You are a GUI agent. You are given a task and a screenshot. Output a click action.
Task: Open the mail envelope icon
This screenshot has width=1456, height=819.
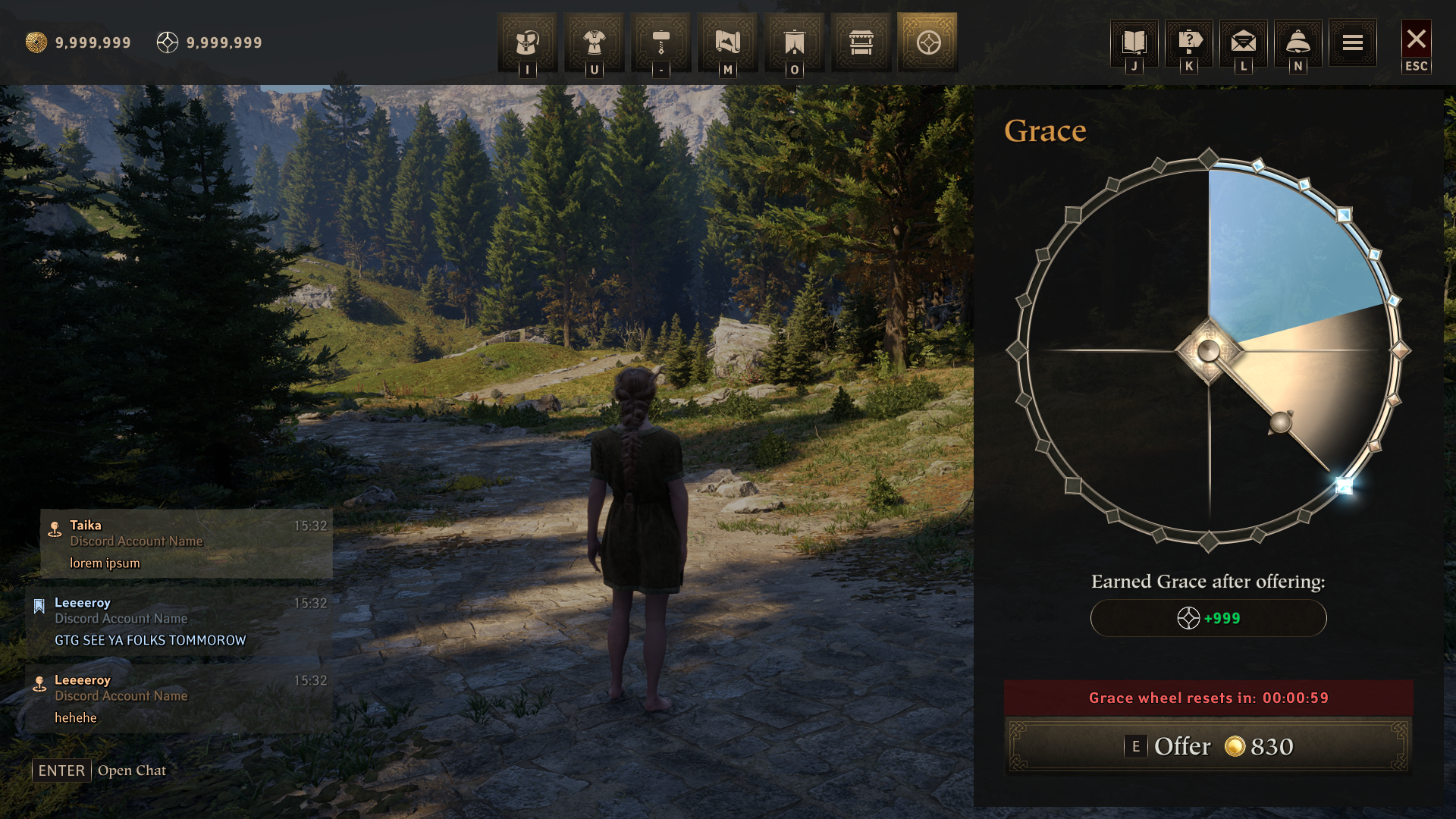coord(1244,42)
